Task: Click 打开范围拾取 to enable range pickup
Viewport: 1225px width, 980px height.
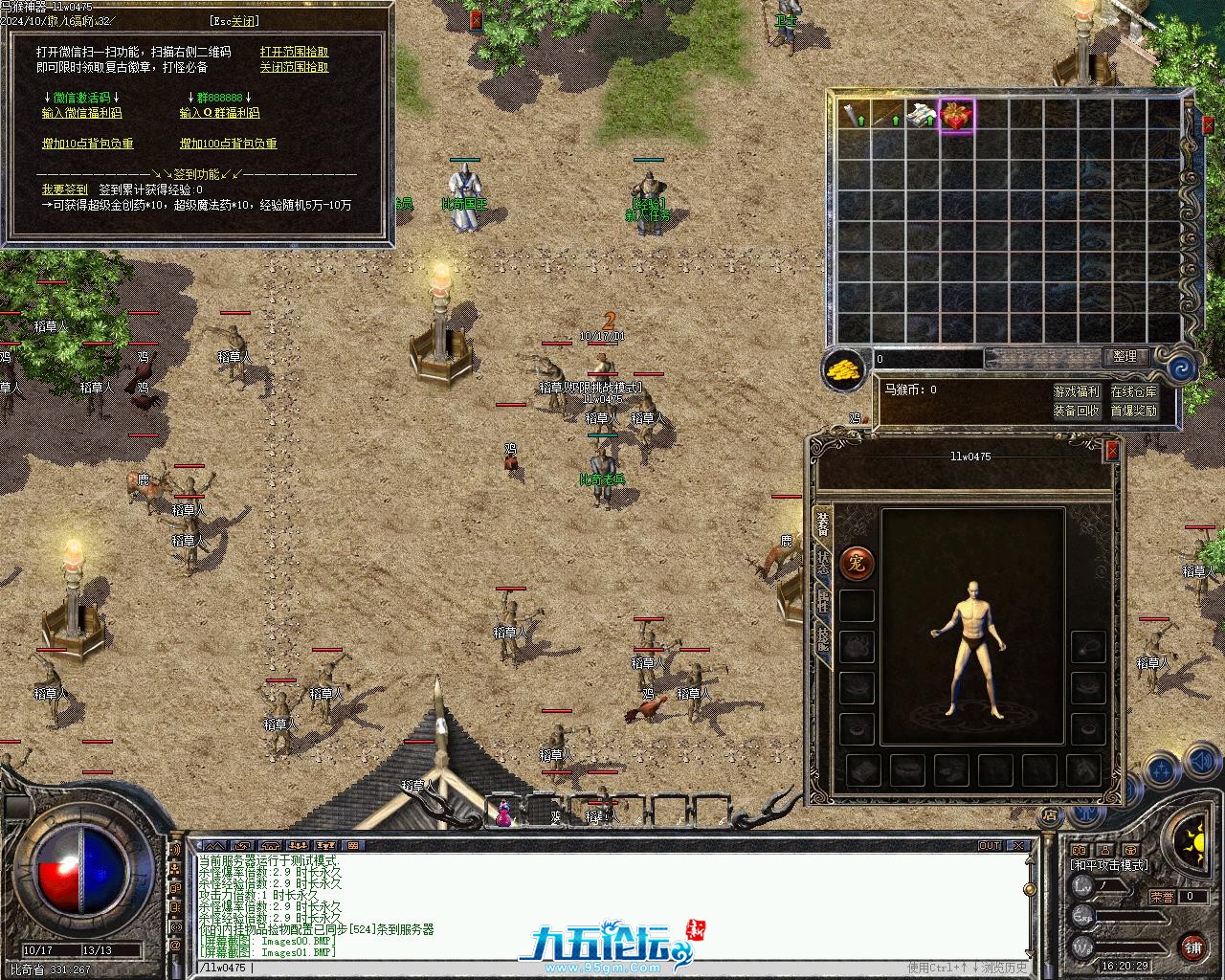Action: pos(294,53)
